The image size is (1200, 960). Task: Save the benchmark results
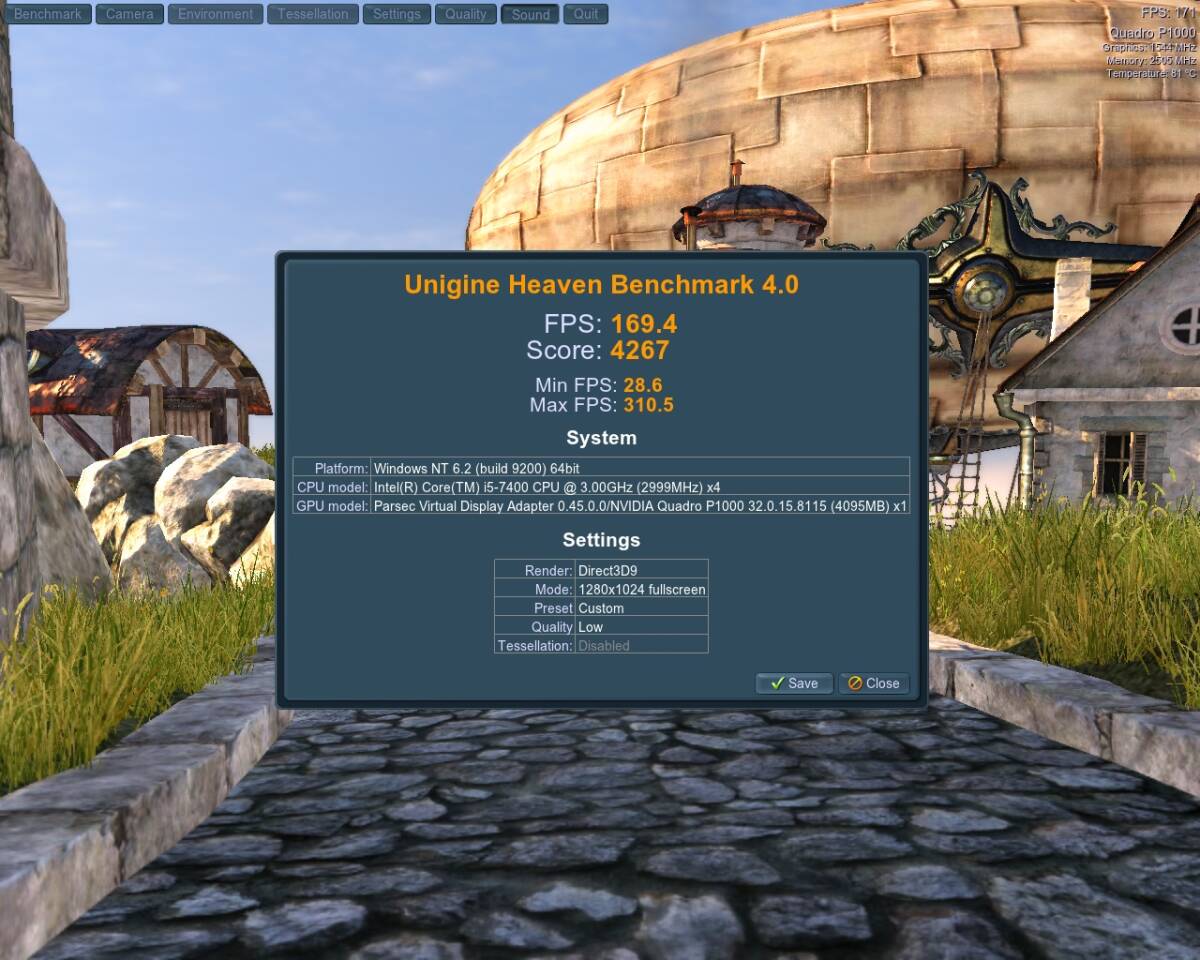(794, 683)
